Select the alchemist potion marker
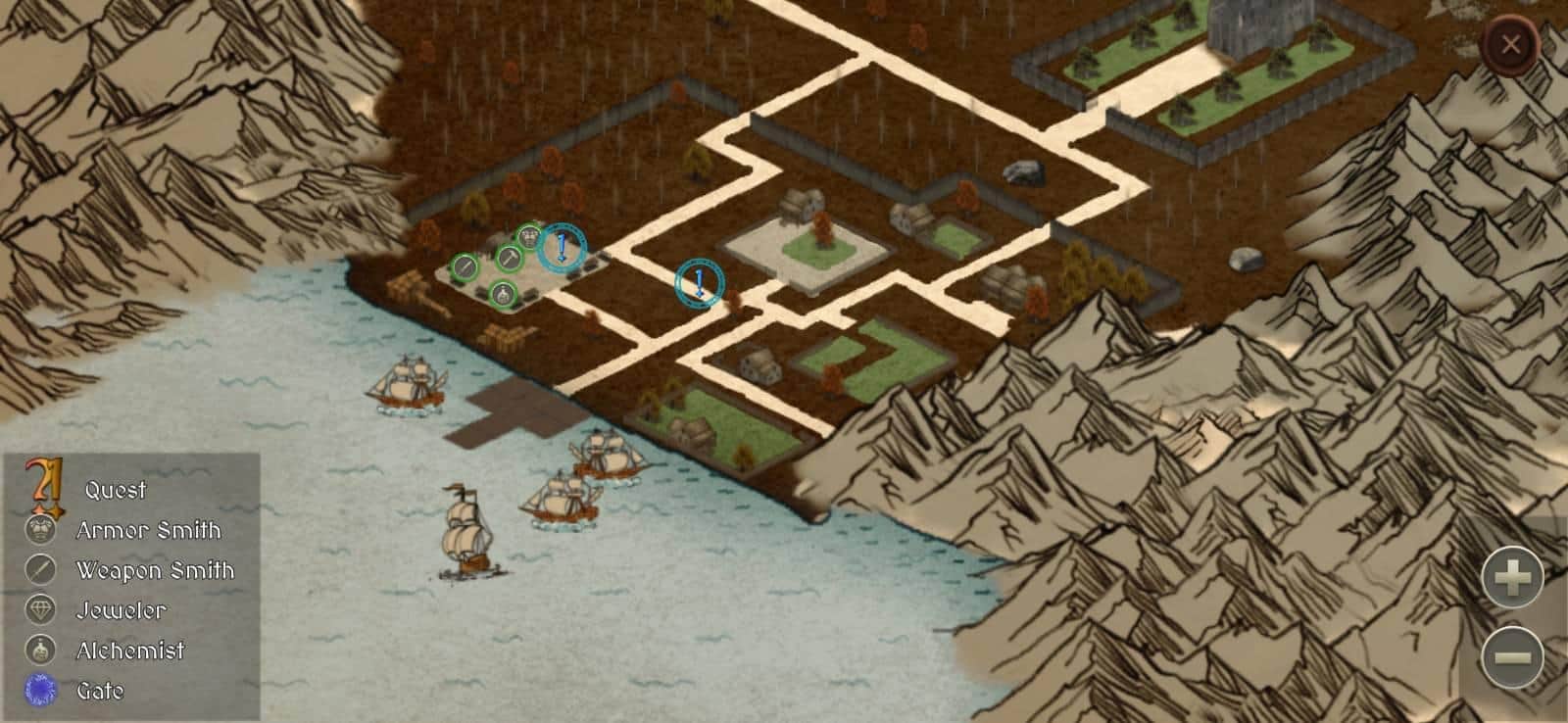 [503, 292]
